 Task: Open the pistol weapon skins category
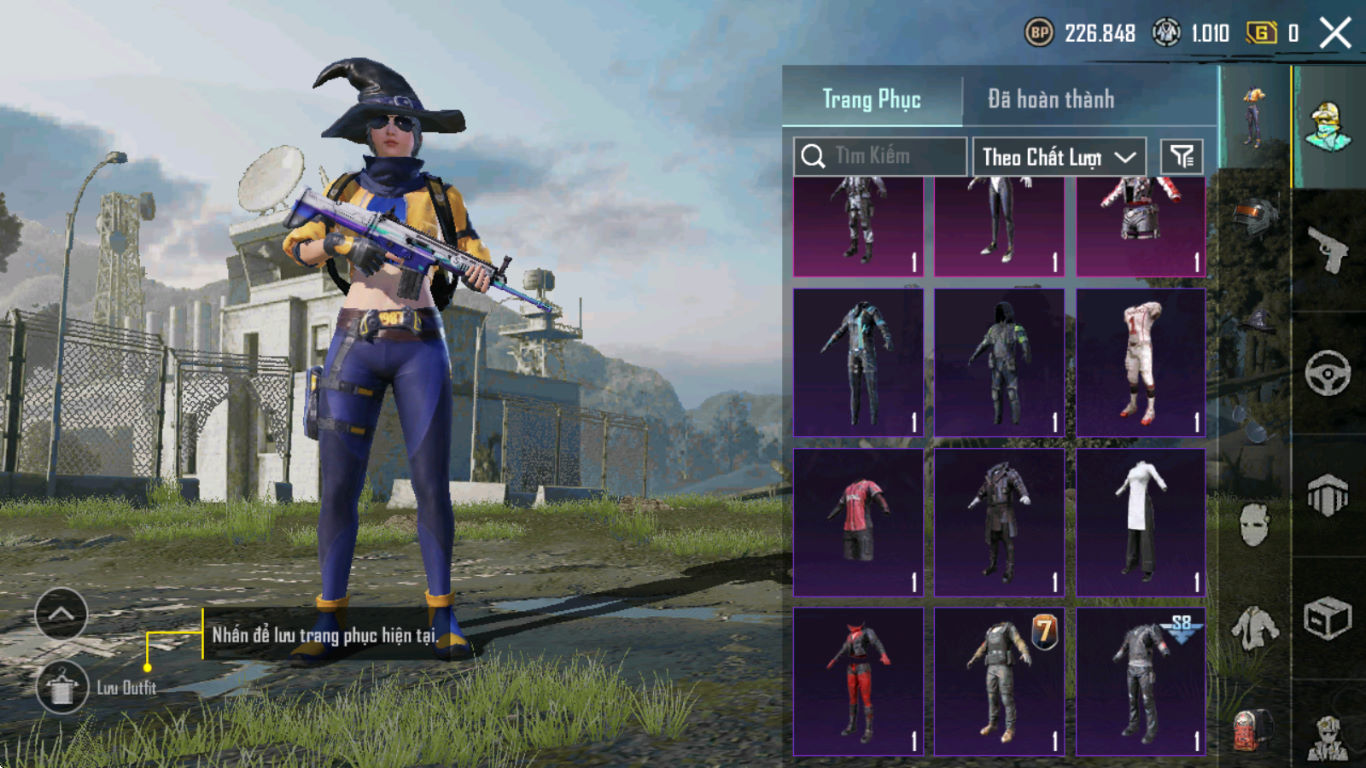1328,250
